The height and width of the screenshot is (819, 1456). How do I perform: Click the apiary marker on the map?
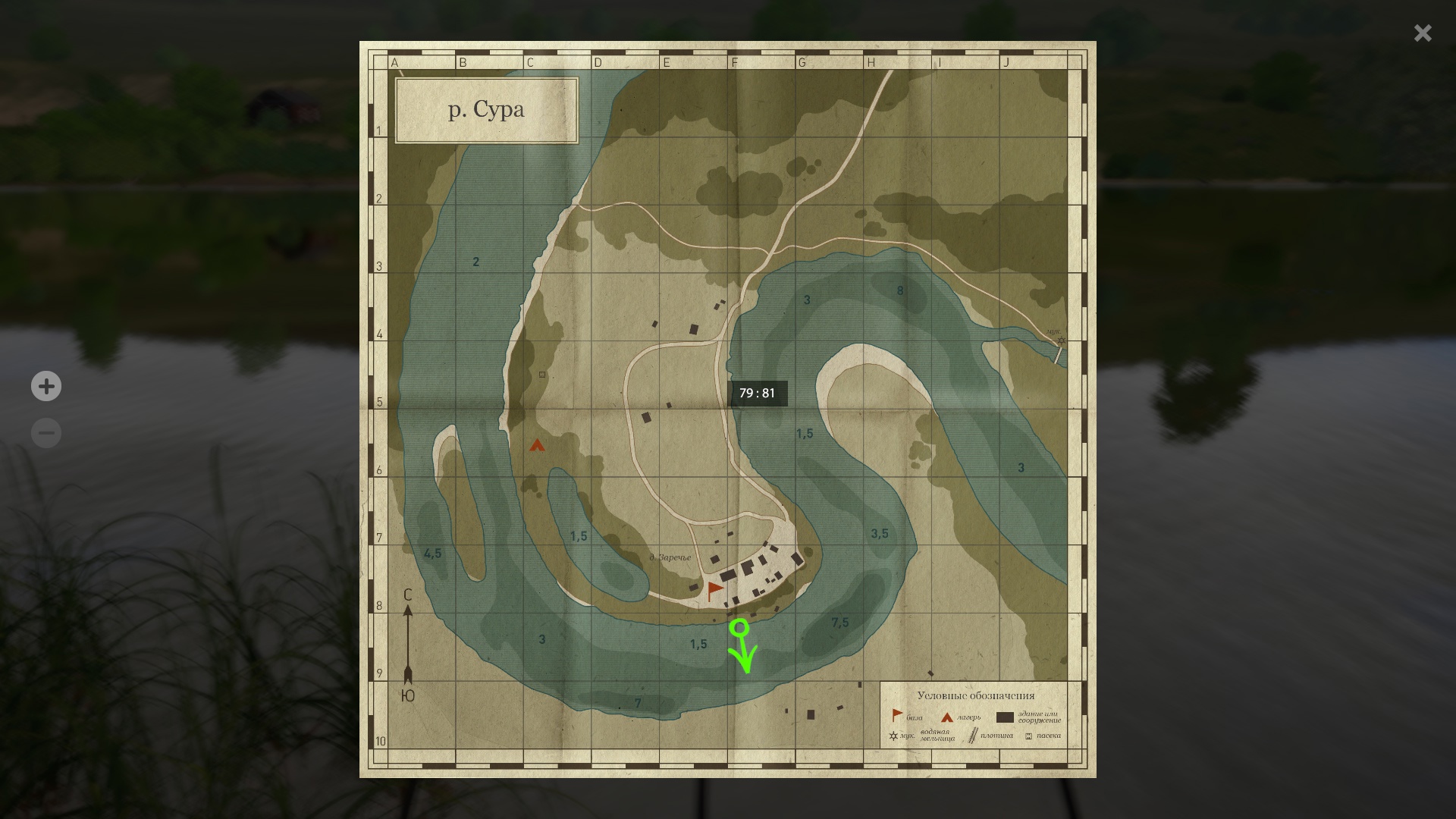click(542, 375)
